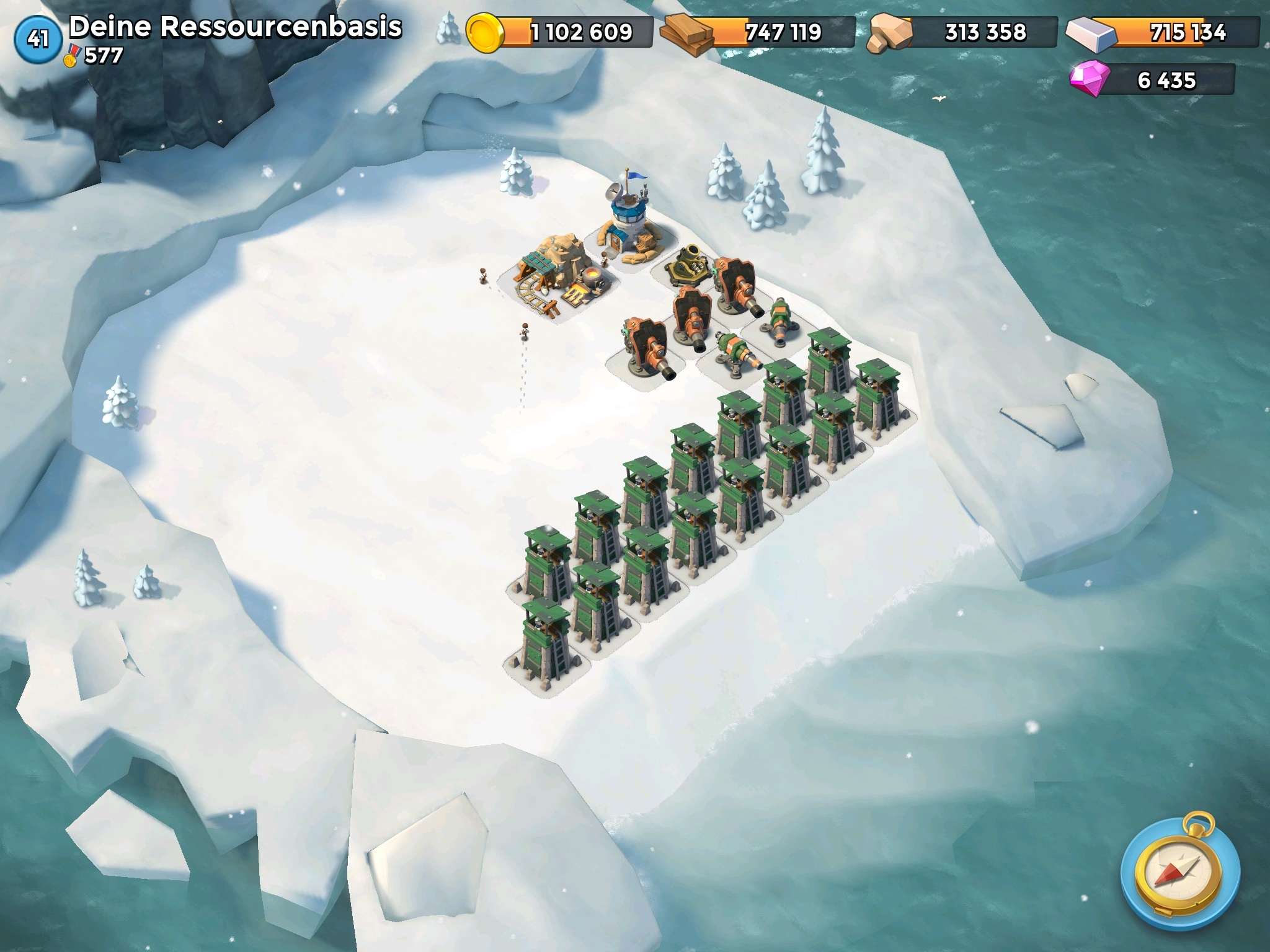Open the diamond shop from the gem counter

pyautogui.click(x=1152, y=81)
